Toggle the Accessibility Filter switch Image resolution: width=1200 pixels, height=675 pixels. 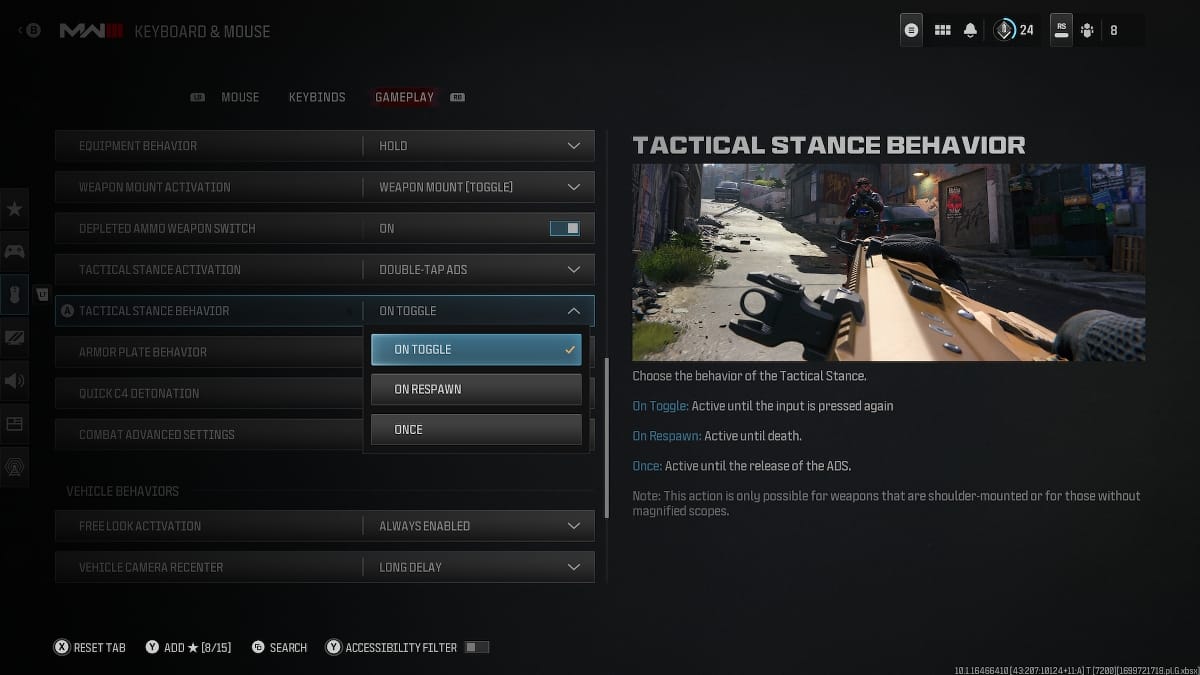coord(477,648)
